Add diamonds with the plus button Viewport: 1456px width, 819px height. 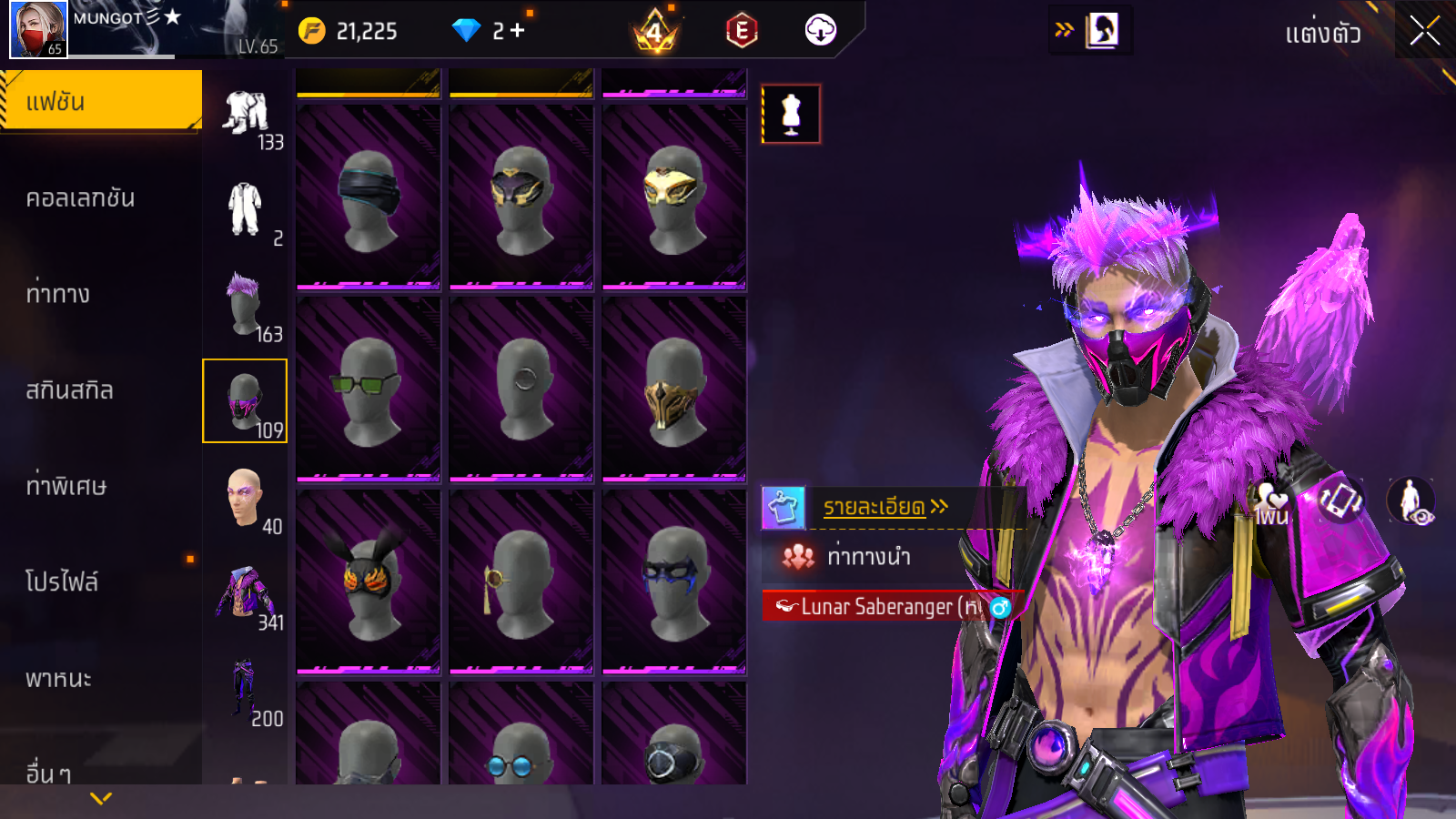518,31
